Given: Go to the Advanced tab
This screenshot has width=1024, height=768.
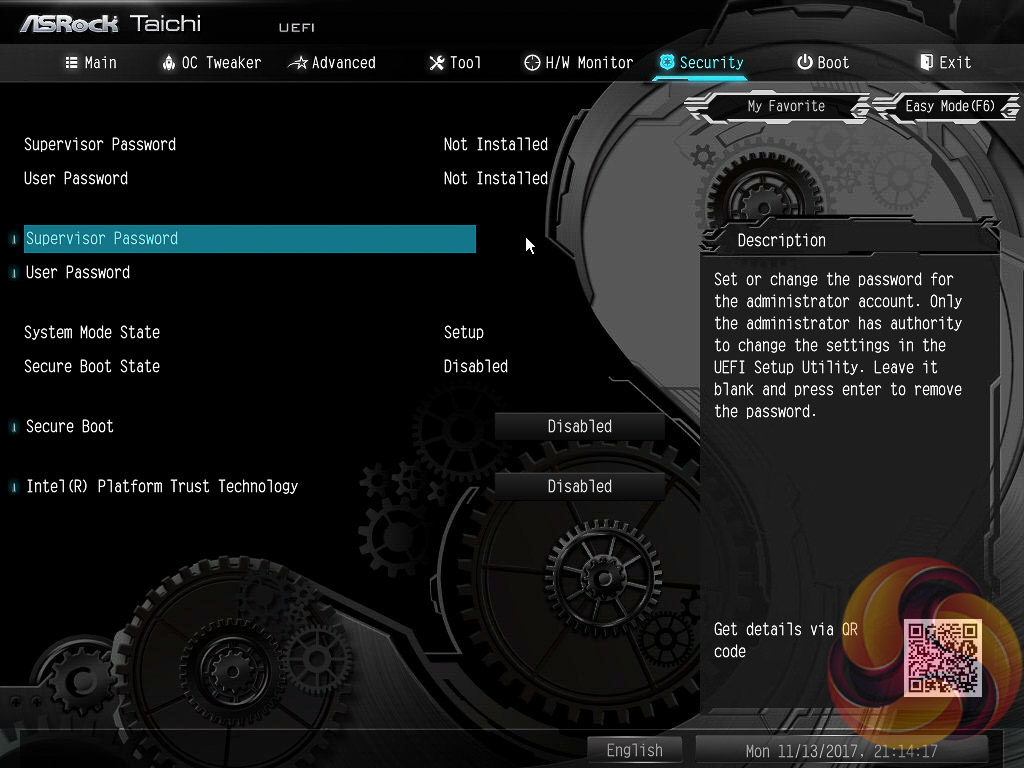Looking at the screenshot, I should [x=332, y=62].
